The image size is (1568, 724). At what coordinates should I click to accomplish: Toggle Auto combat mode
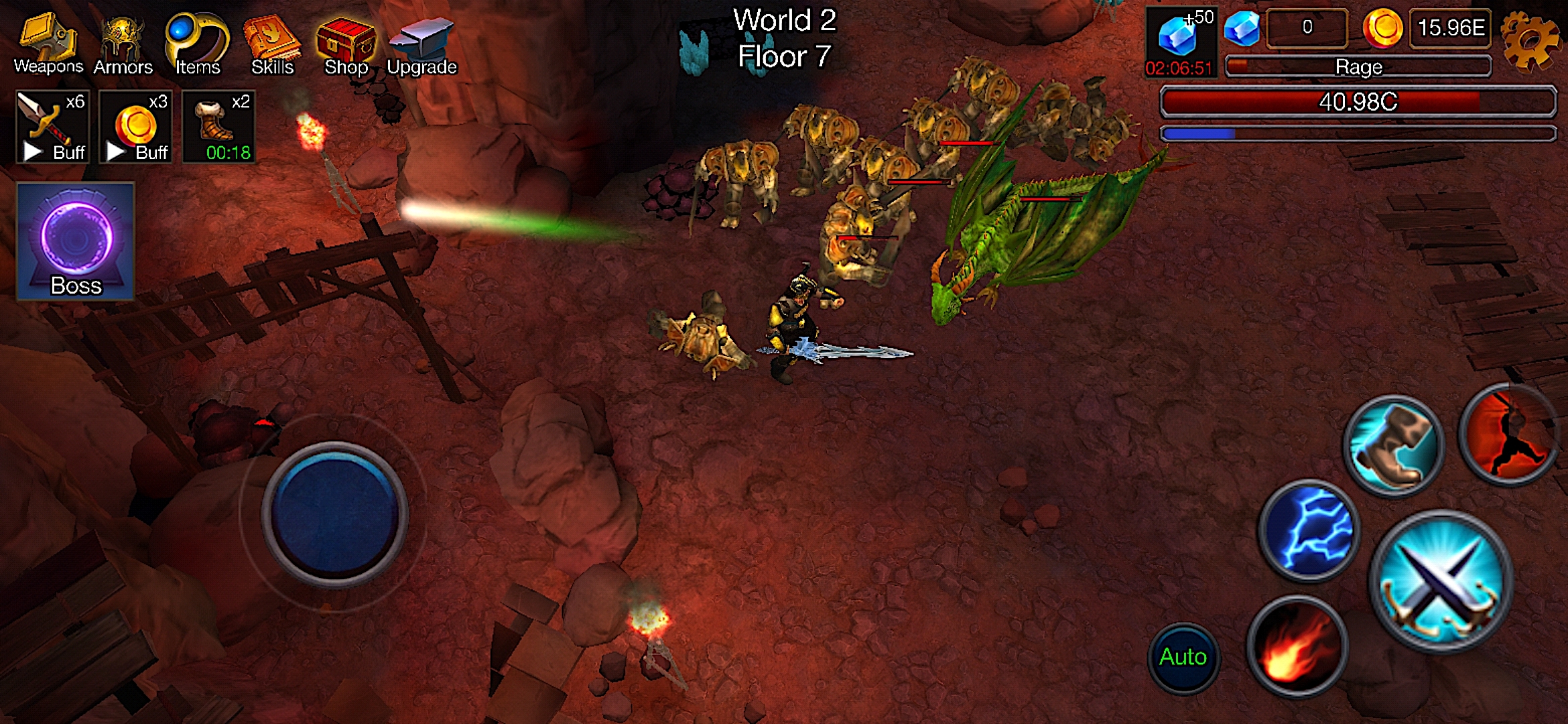(x=1183, y=657)
